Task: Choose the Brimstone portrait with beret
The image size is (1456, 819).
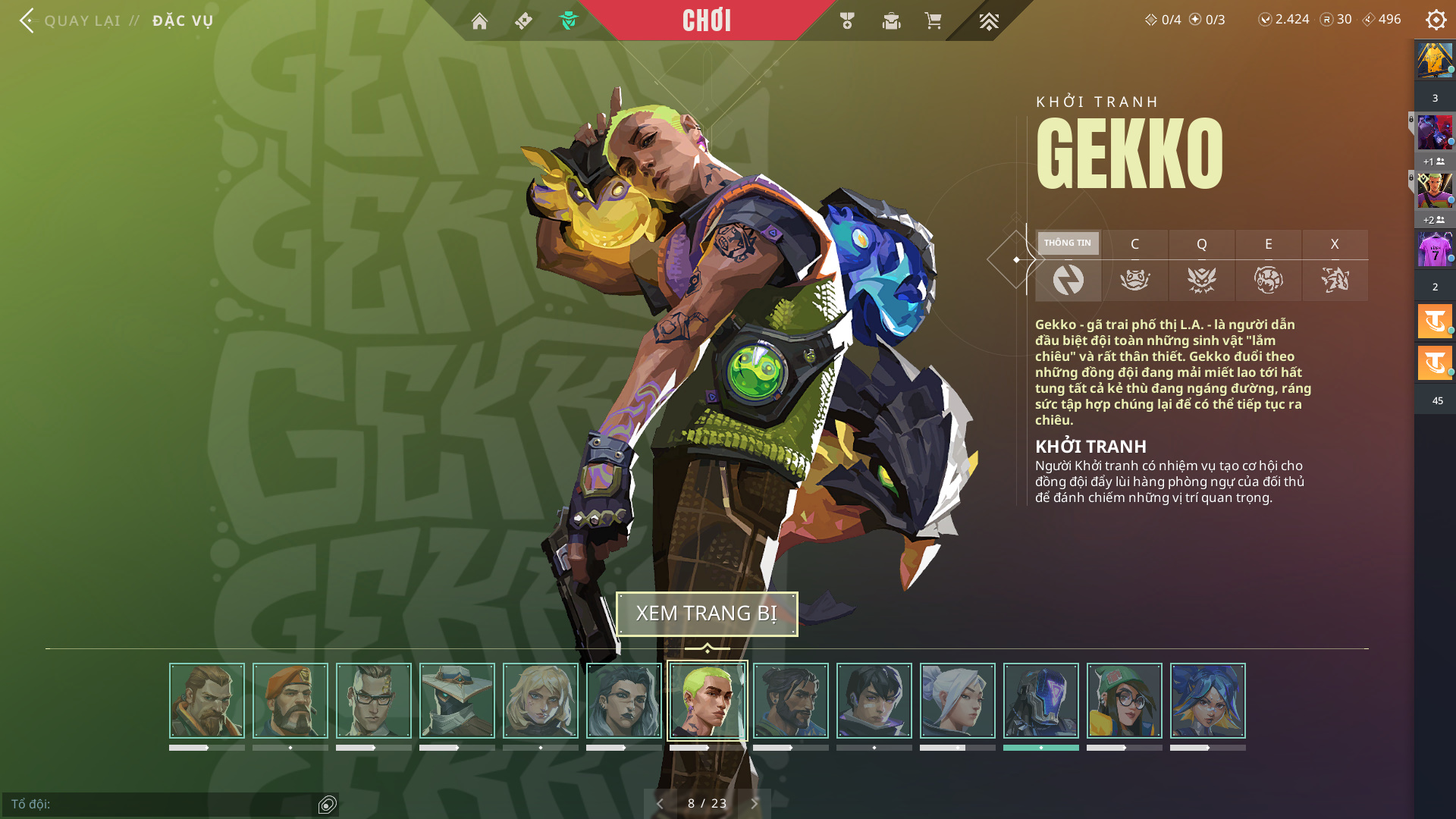Action: pos(290,701)
